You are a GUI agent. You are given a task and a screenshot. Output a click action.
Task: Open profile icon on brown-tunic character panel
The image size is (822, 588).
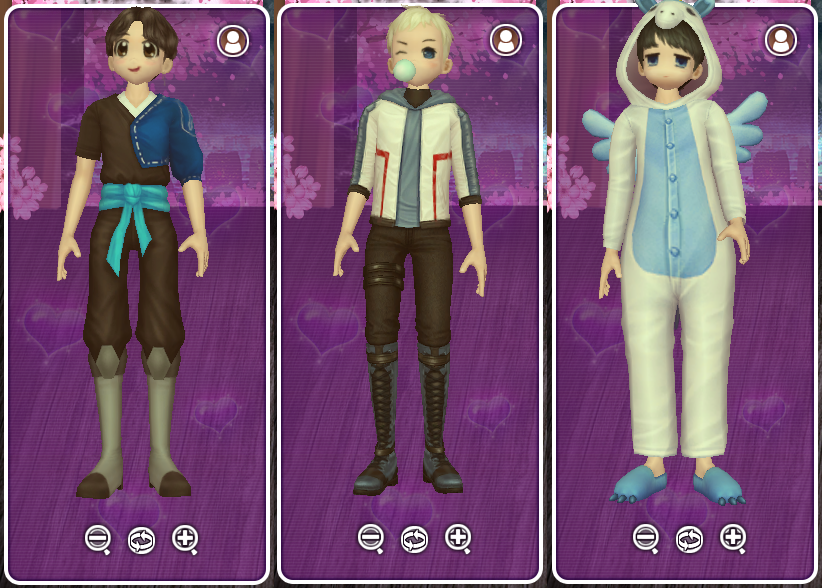point(233,40)
